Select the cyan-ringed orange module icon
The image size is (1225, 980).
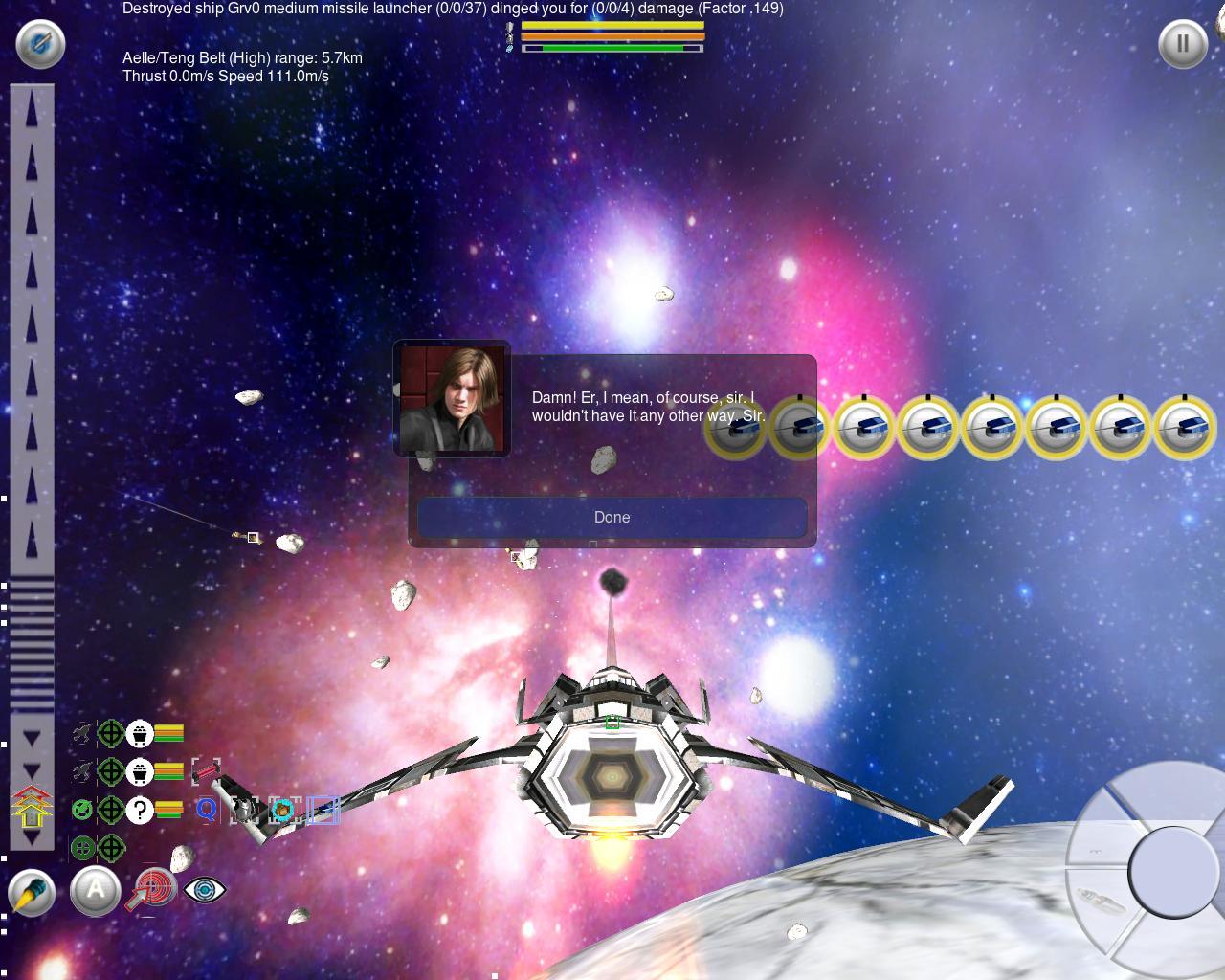pyautogui.click(x=282, y=811)
